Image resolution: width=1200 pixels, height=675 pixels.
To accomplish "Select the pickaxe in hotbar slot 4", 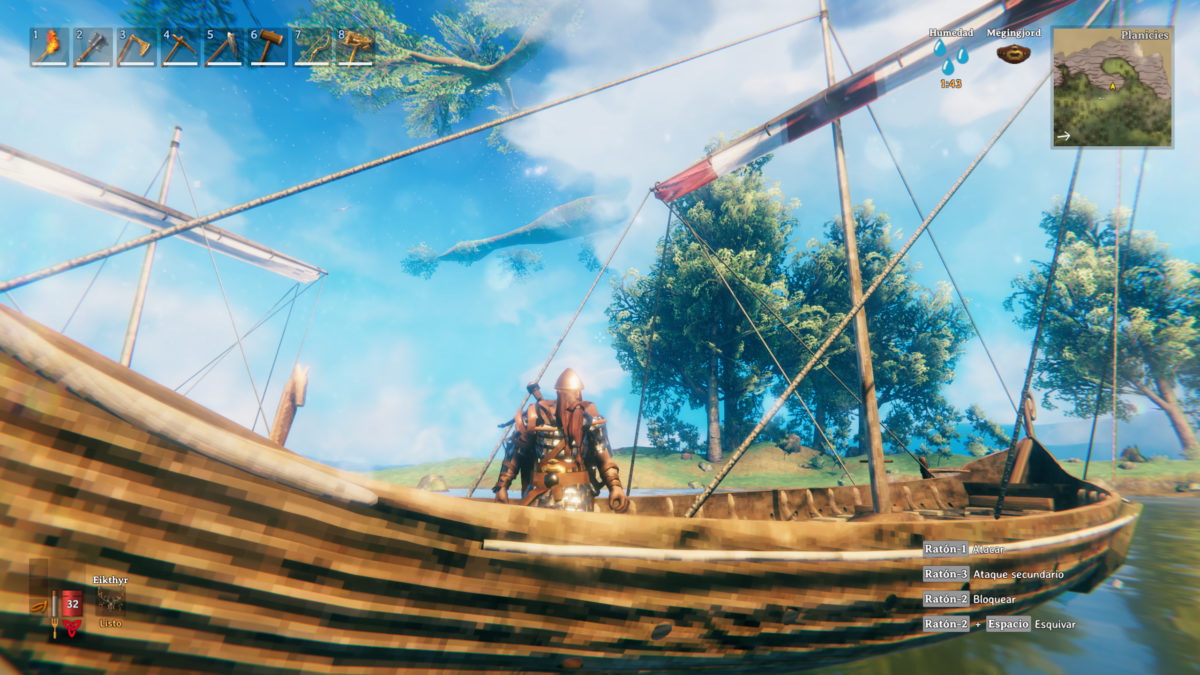I will (x=181, y=47).
